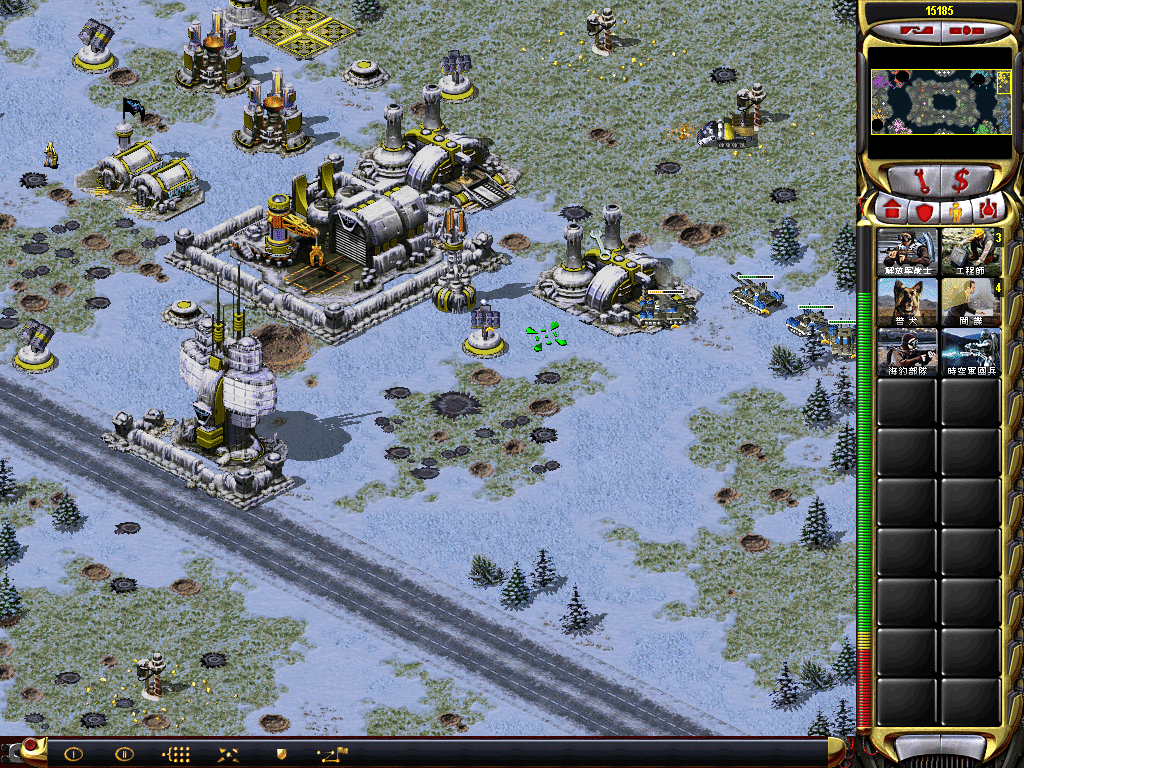
Task: Queue a Spy (間諜) unit
Action: point(971,302)
